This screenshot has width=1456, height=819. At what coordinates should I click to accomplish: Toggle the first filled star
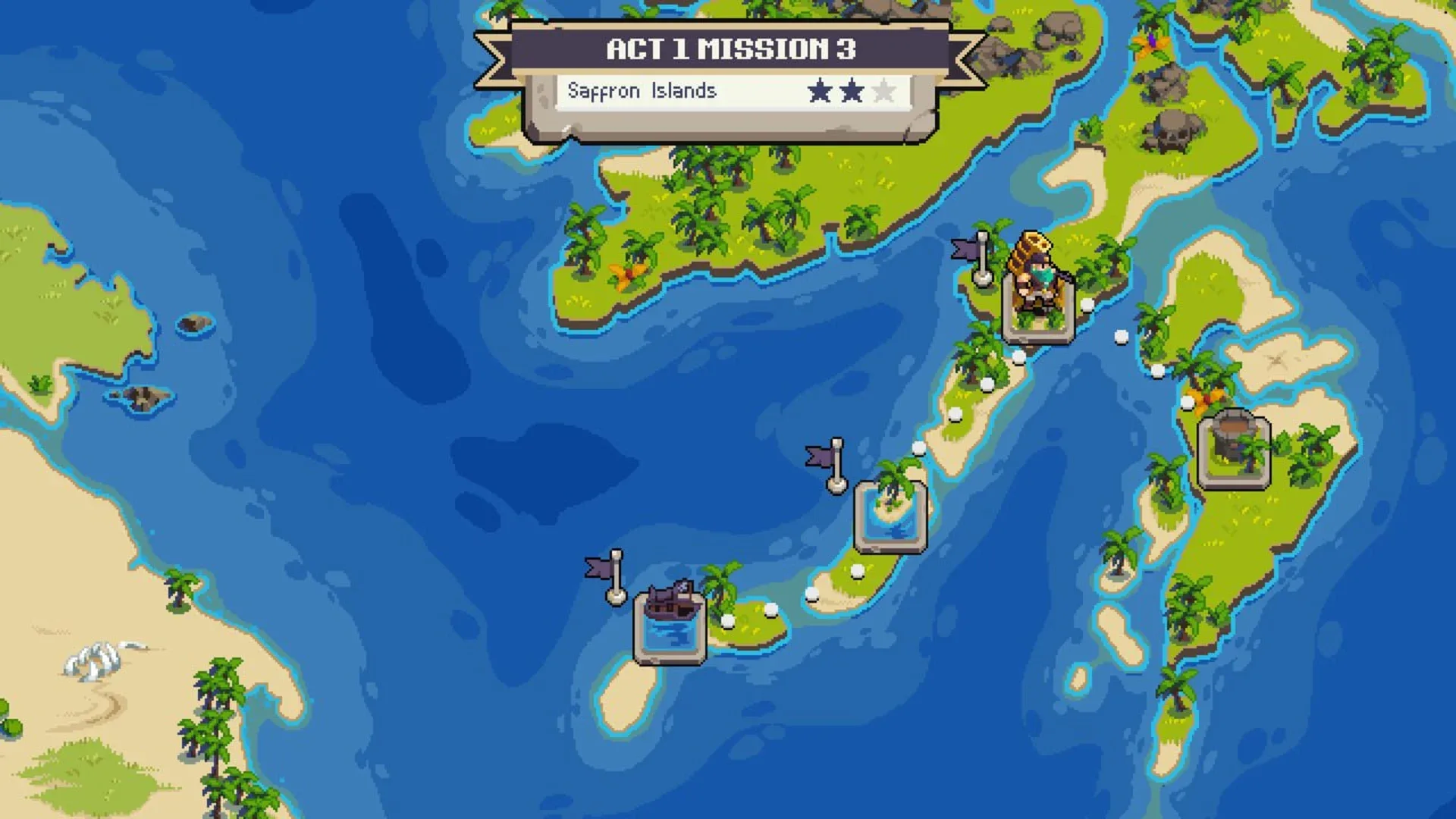[x=819, y=91]
